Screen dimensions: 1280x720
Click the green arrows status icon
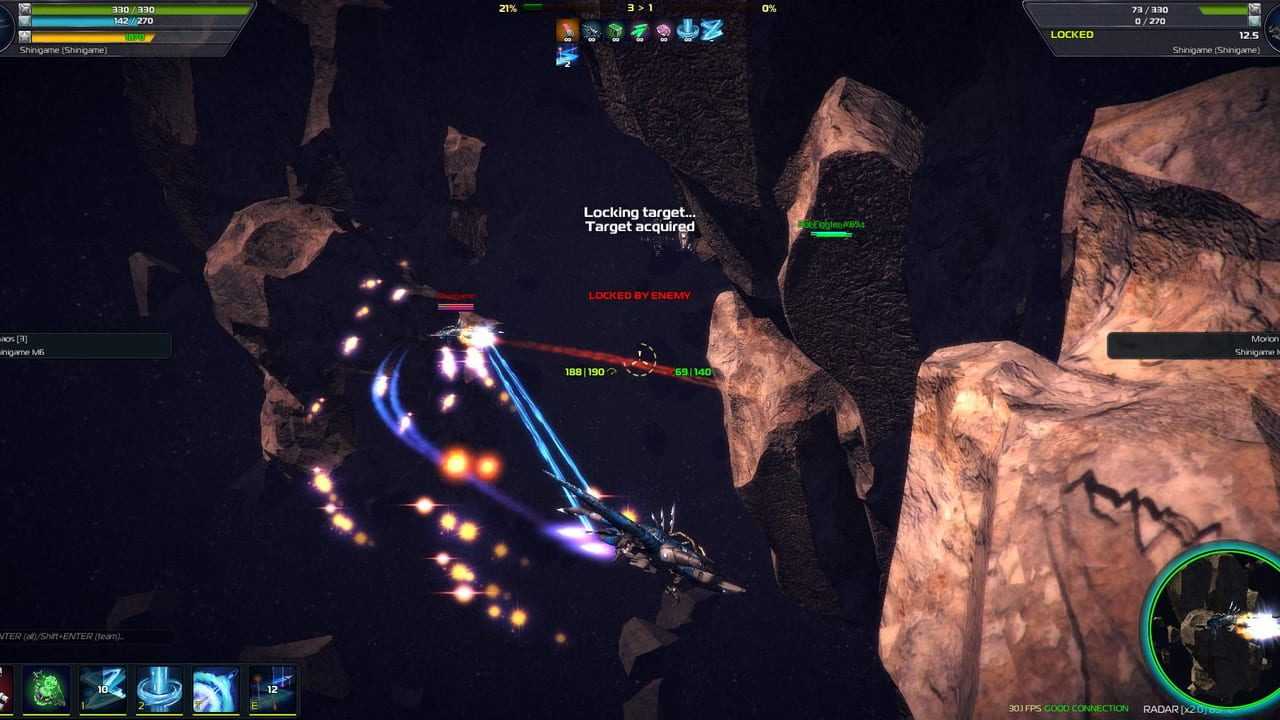click(639, 31)
